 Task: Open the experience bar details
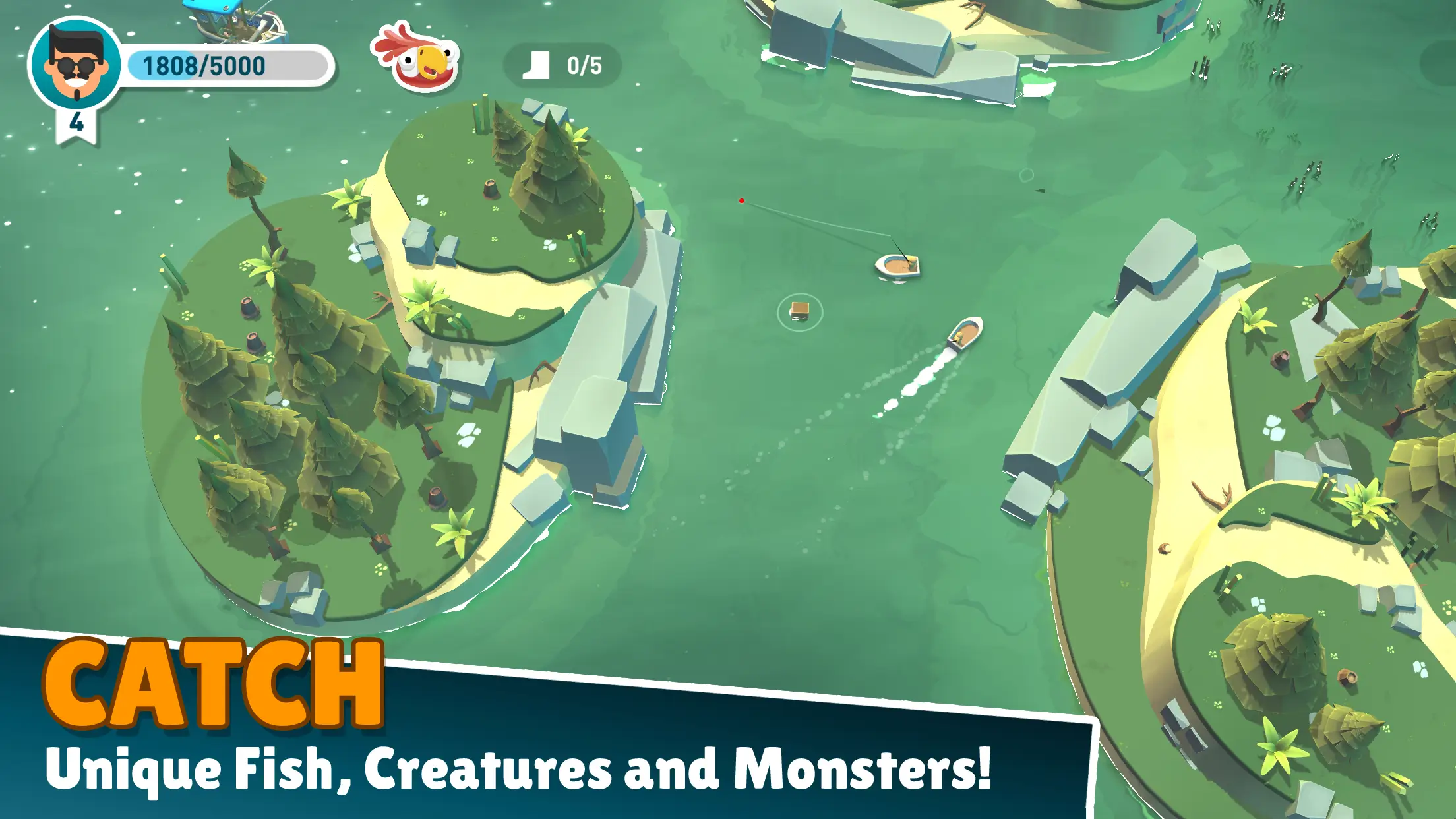204,64
